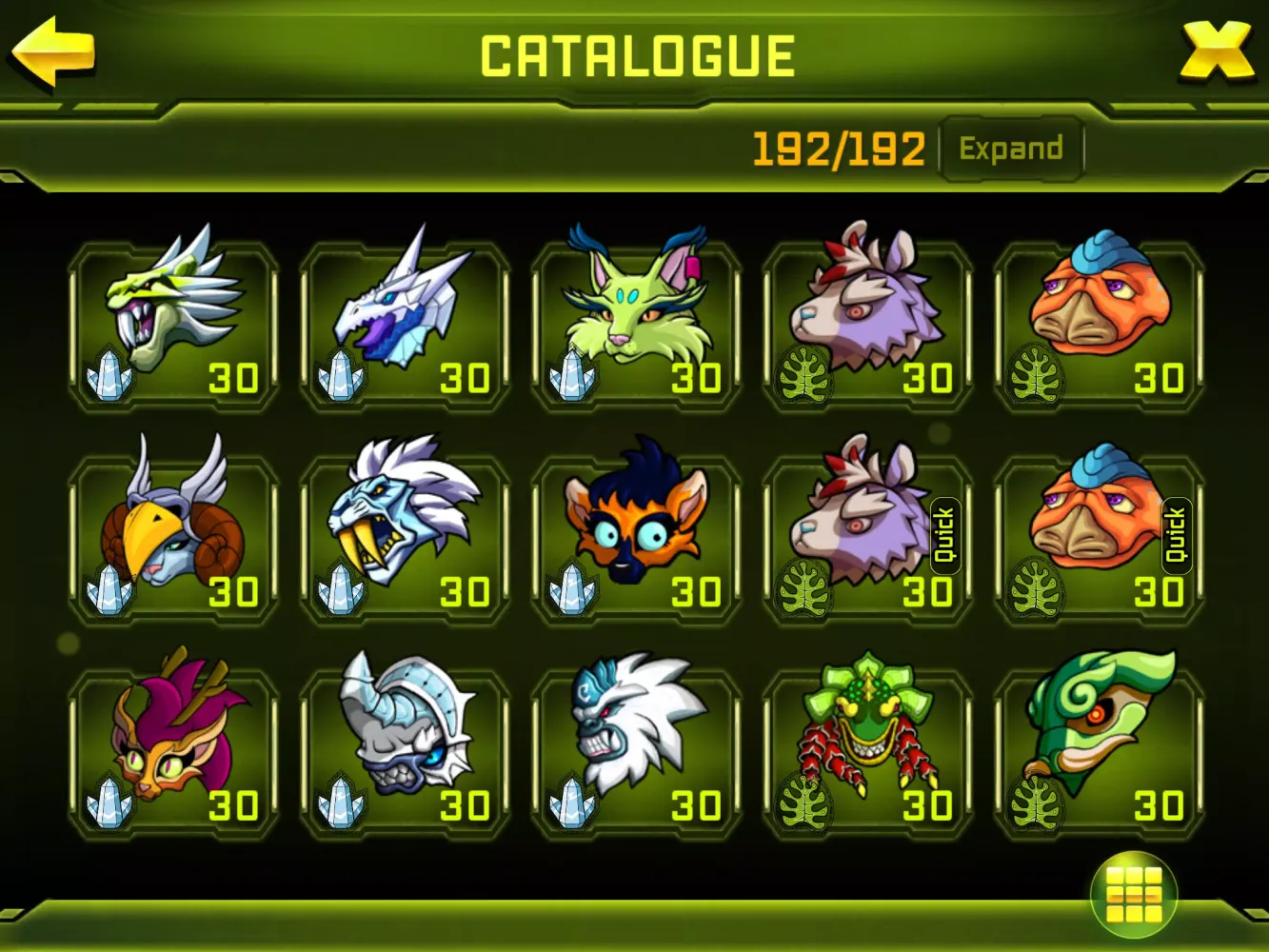
Task: Open the yellow grid view button
Action: point(1133,894)
